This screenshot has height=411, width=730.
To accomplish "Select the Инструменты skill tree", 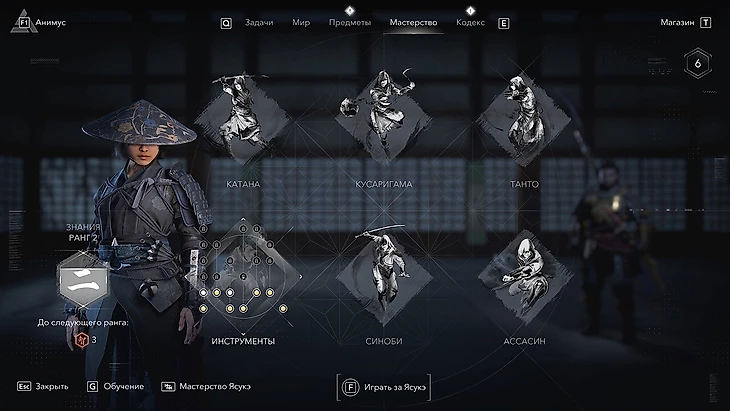I will click(243, 277).
